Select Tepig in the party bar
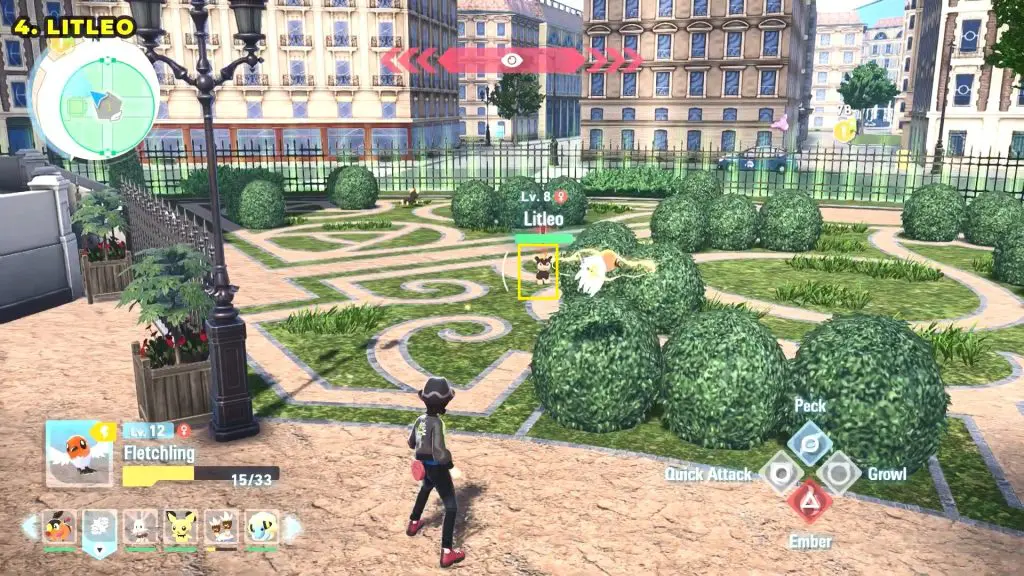 tap(59, 527)
